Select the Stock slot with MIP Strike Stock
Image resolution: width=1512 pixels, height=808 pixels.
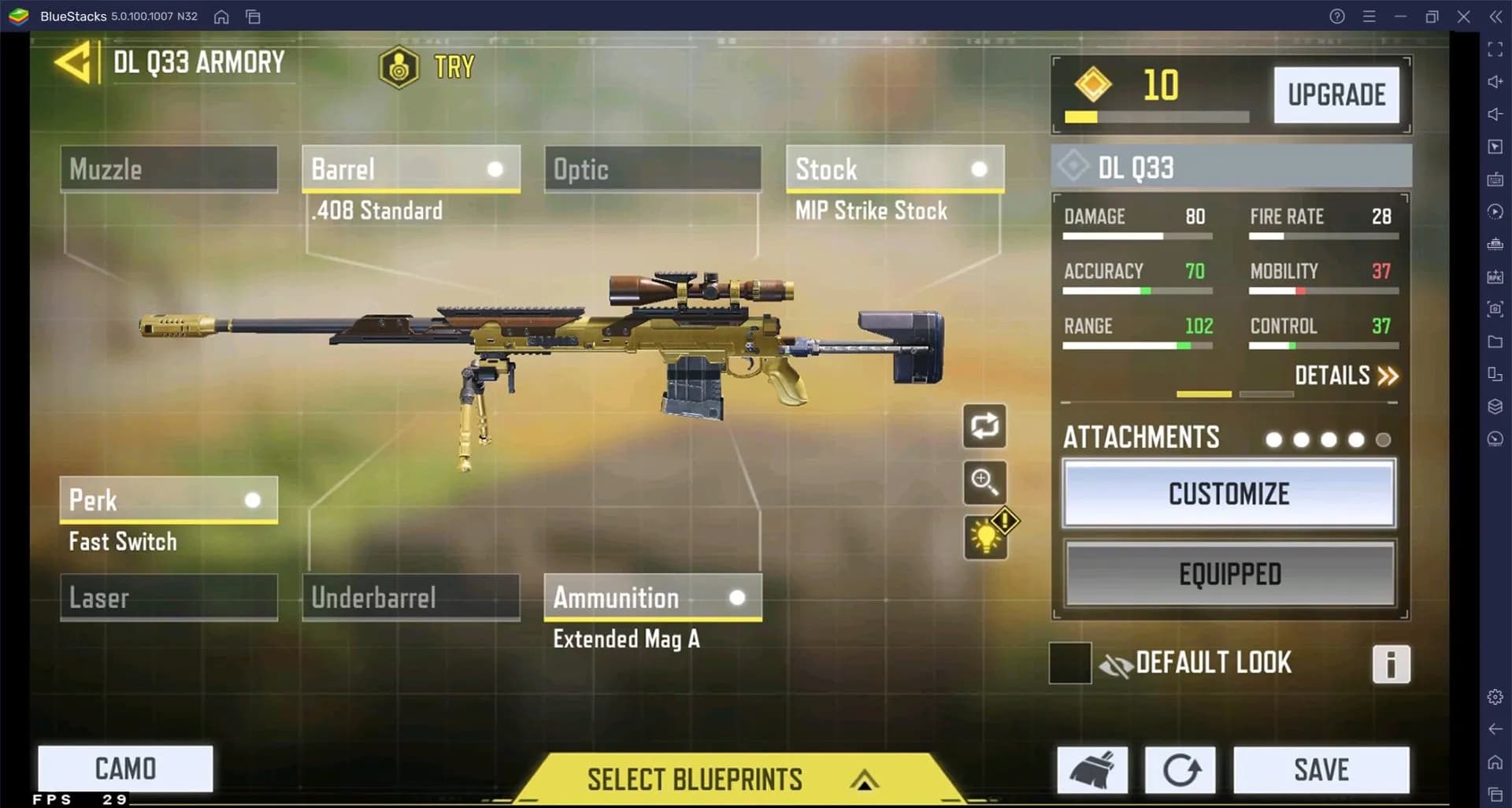point(895,169)
